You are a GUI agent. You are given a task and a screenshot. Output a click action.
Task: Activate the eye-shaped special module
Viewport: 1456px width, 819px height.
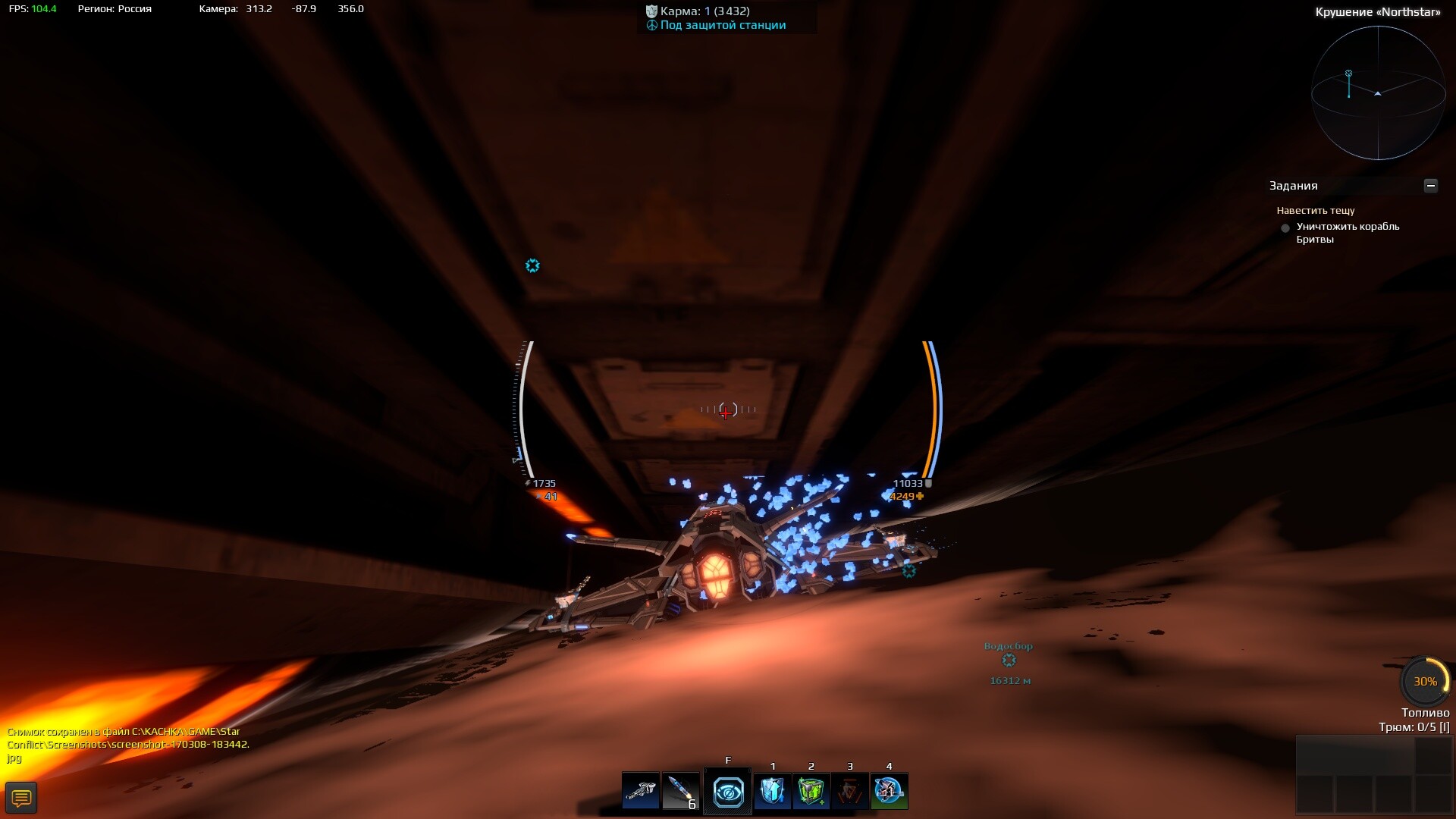(728, 792)
